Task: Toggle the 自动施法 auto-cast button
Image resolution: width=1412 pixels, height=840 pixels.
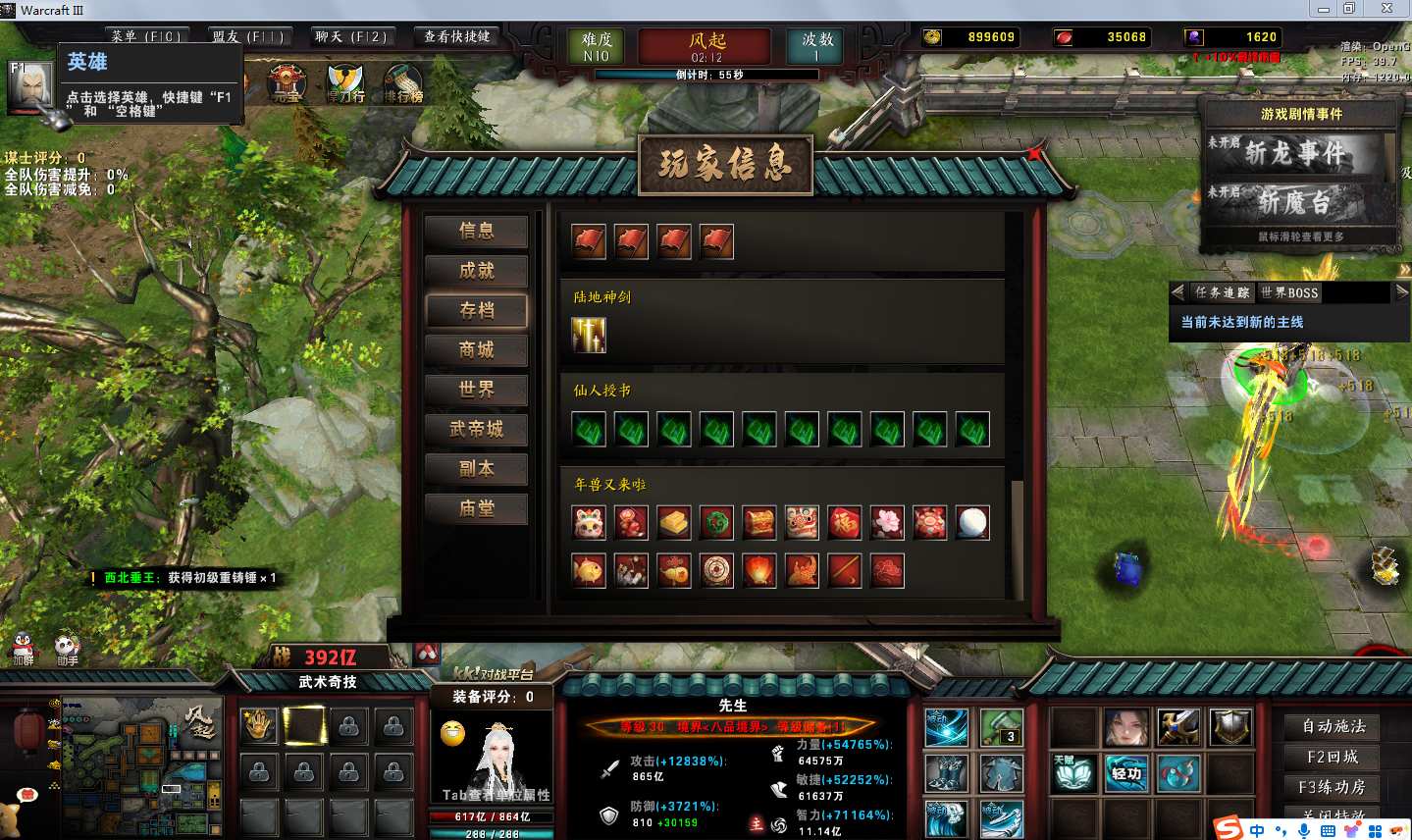Action: pos(1333,726)
